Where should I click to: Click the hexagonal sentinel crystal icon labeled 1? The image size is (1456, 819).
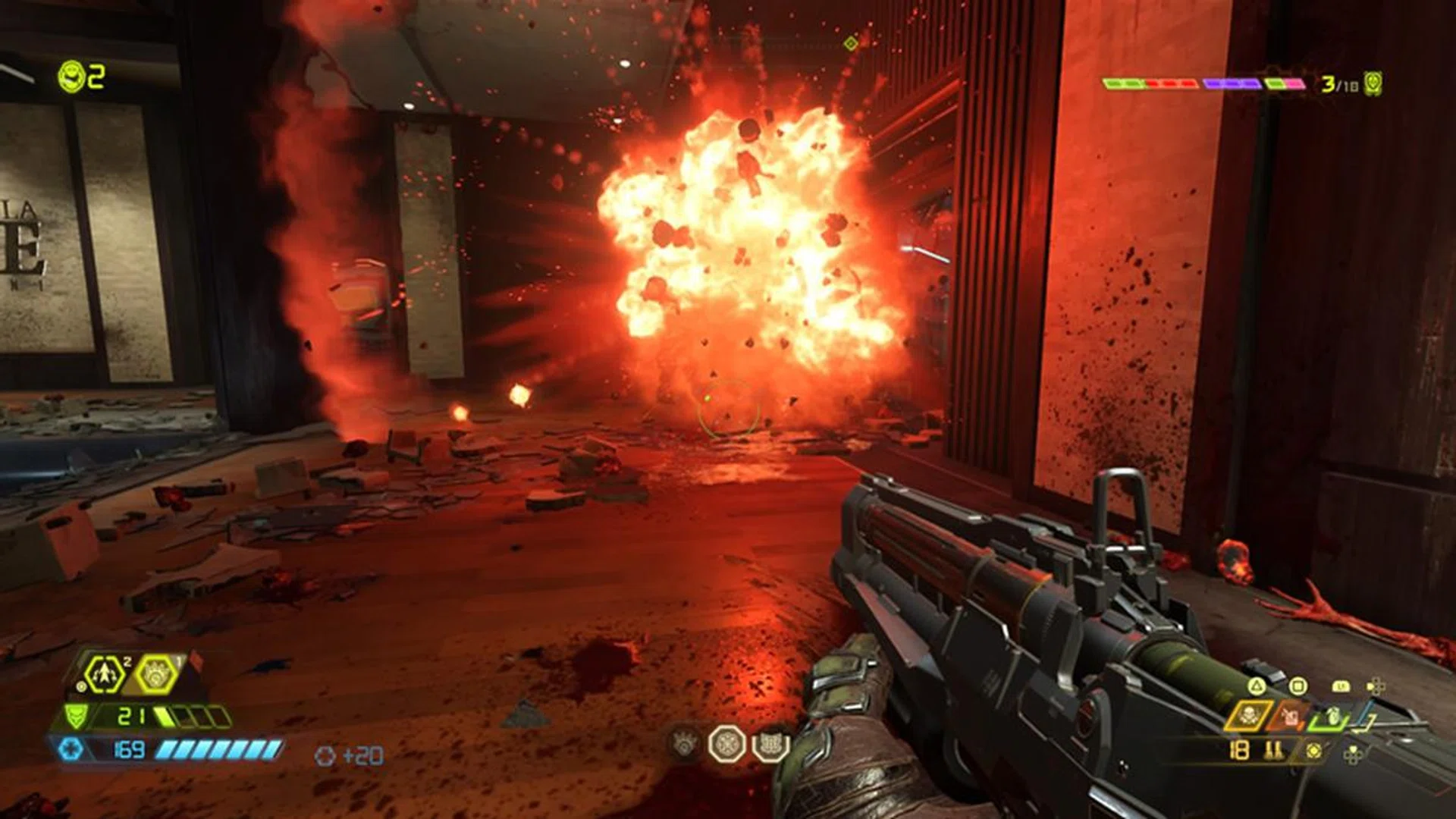(x=157, y=675)
